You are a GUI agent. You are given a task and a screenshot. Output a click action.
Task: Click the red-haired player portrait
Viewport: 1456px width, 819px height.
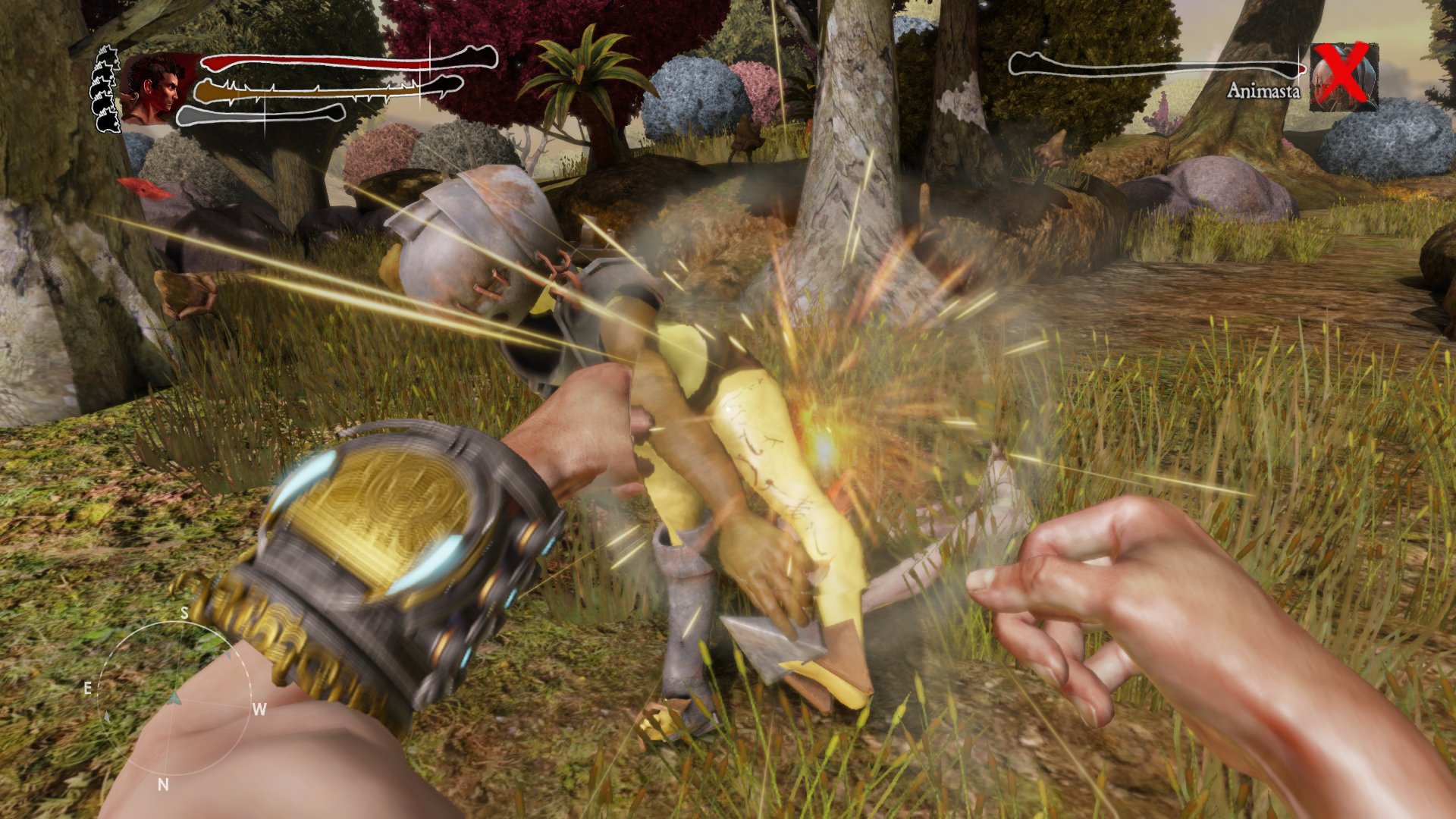(x=154, y=89)
